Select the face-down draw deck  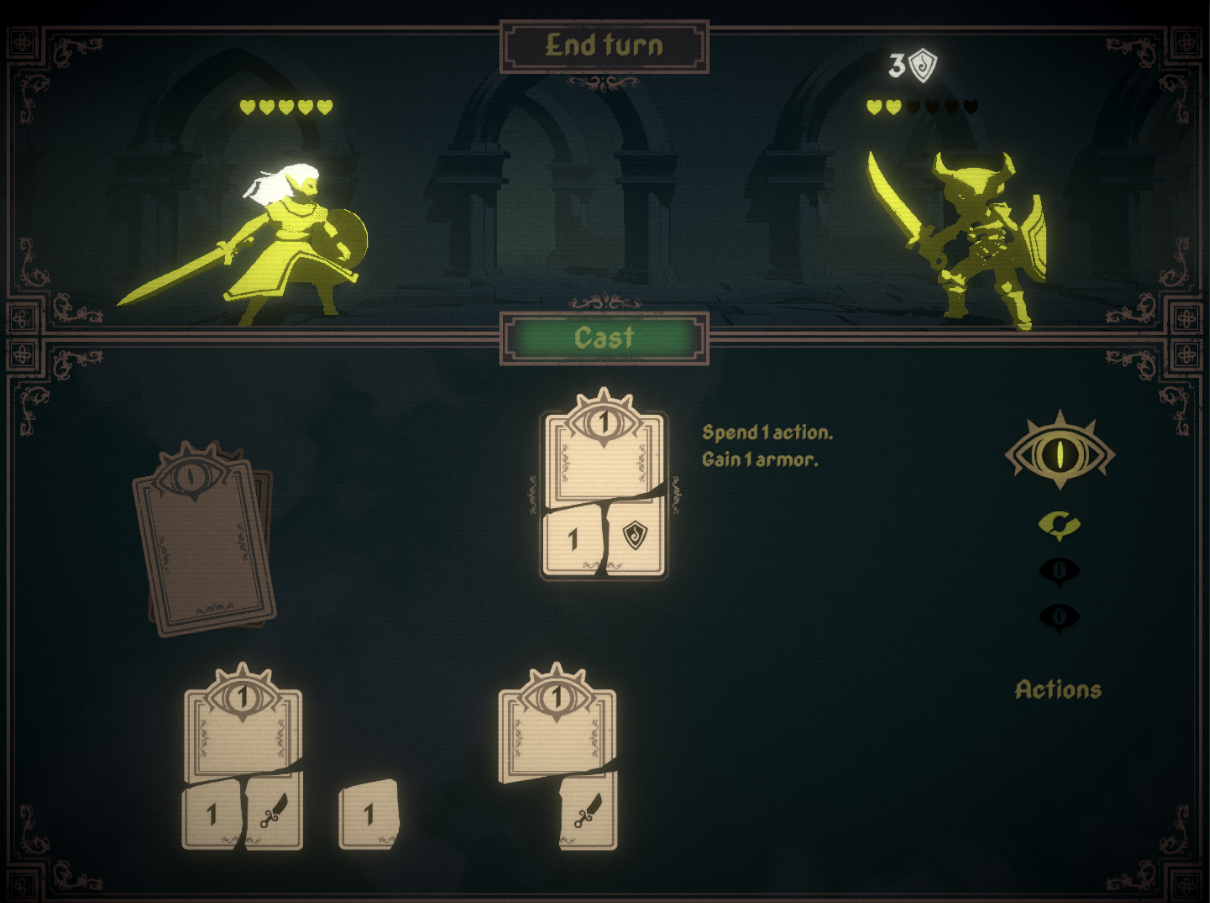tap(203, 539)
